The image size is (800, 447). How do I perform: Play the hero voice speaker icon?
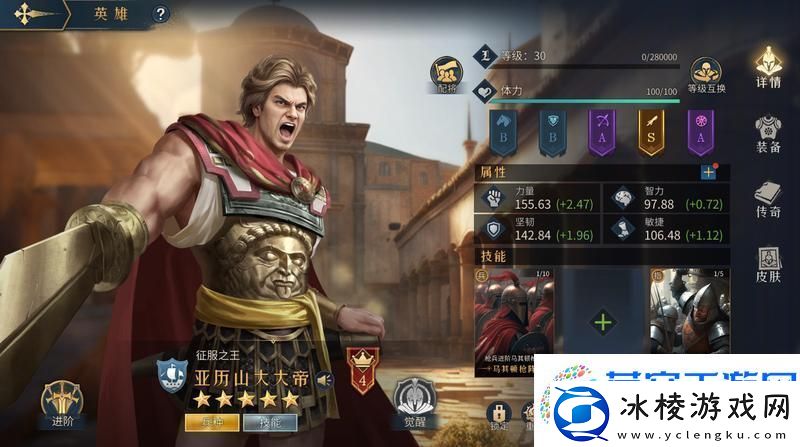(322, 379)
